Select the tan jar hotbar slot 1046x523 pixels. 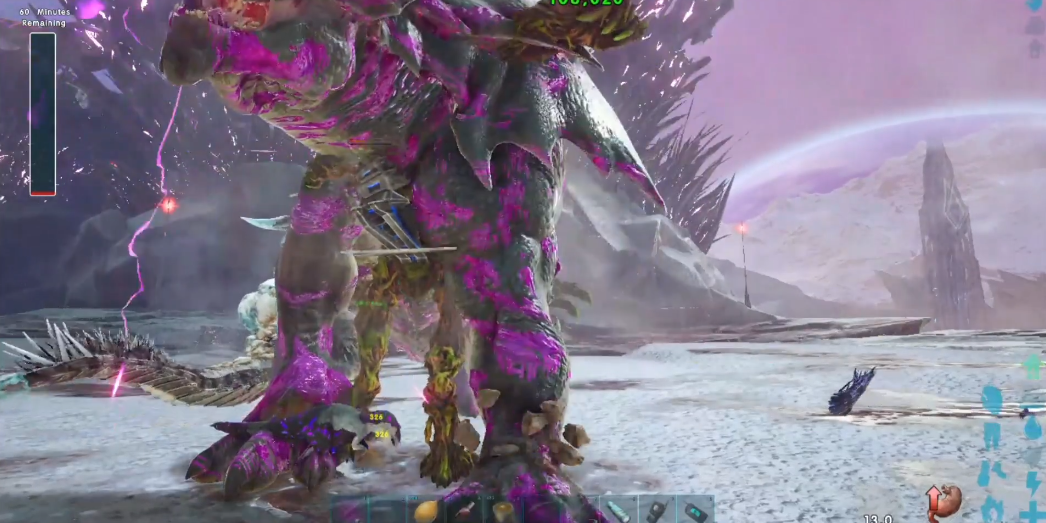point(503,511)
